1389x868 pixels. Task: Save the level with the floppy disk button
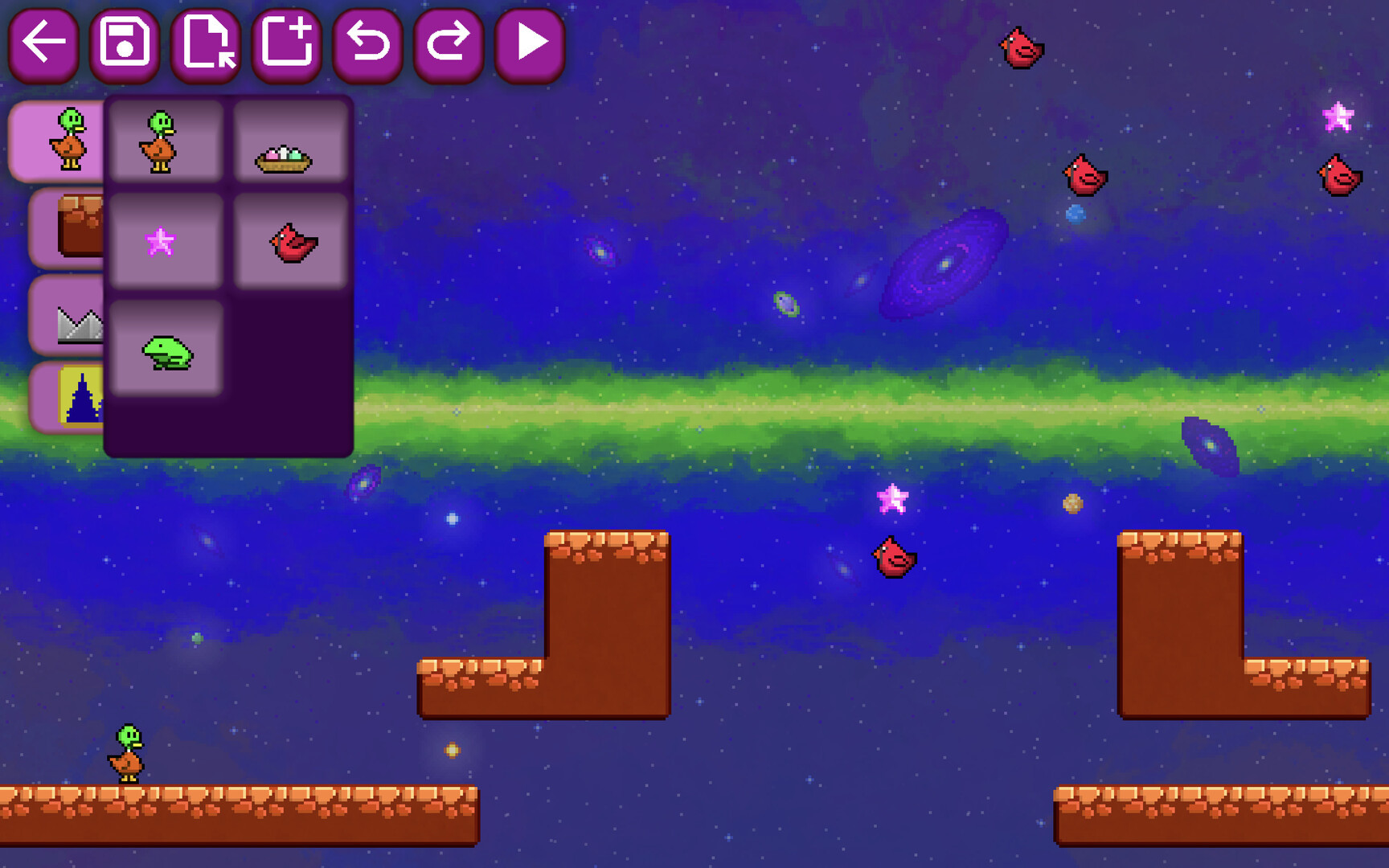click(125, 44)
